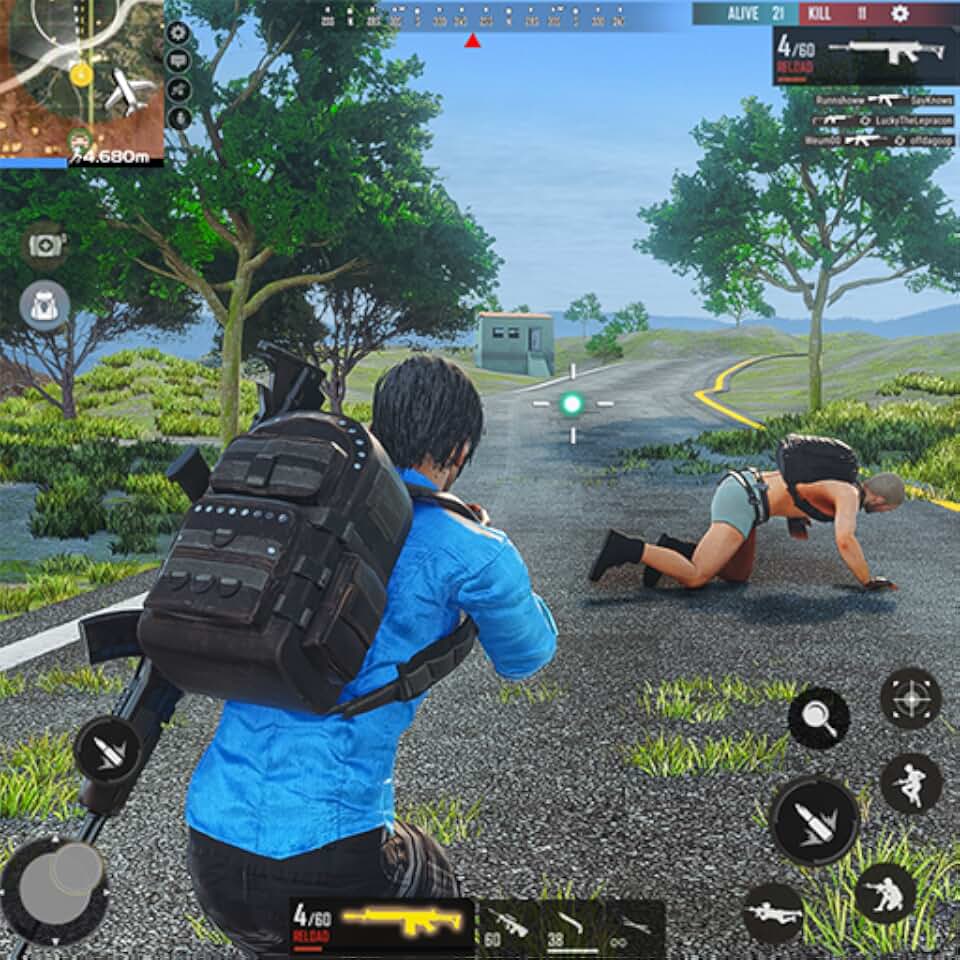The image size is (960, 960).
Task: Crouch using the kneeling soldier button
Action: 885,892
